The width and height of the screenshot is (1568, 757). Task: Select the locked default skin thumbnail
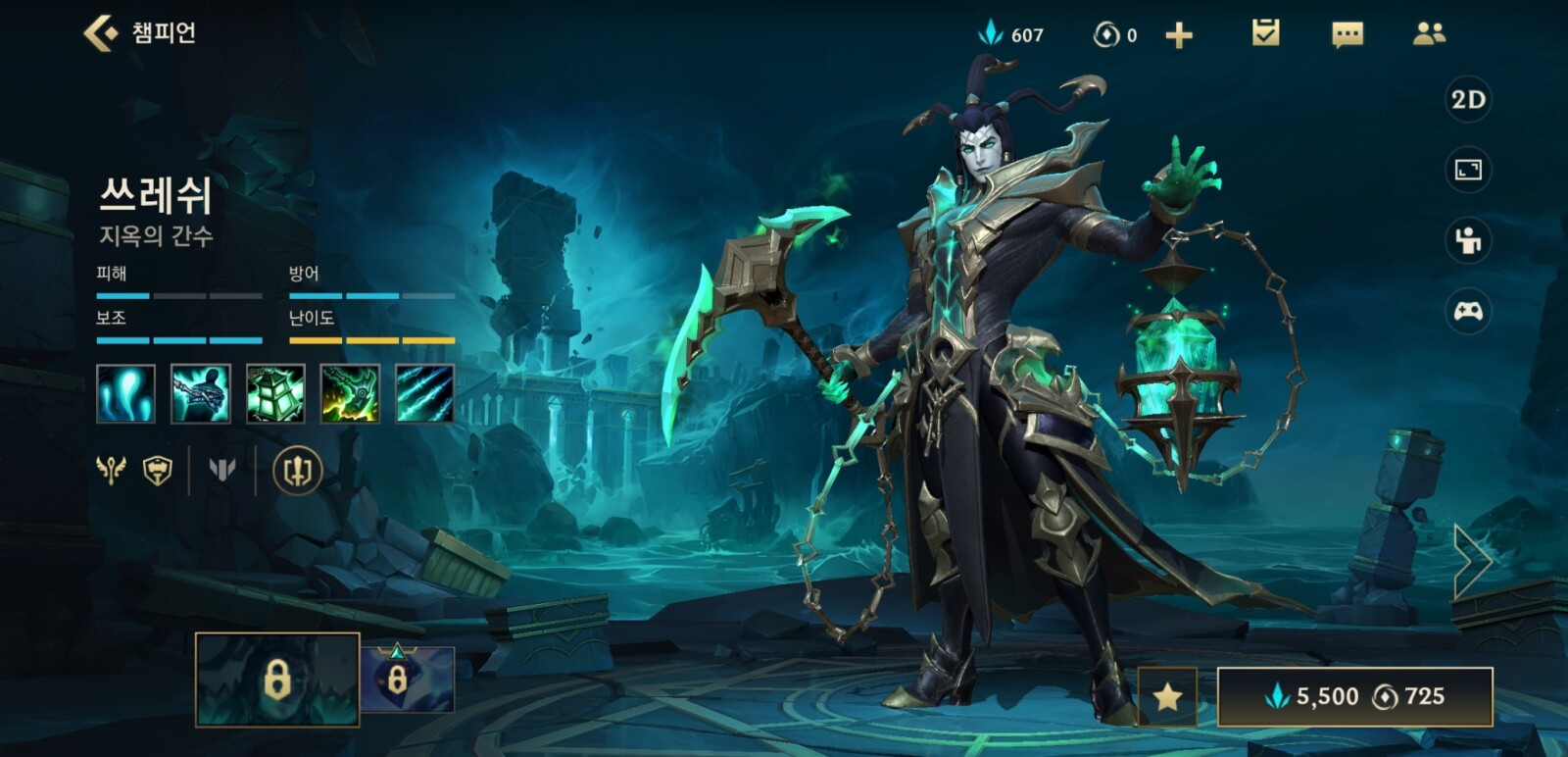277,680
